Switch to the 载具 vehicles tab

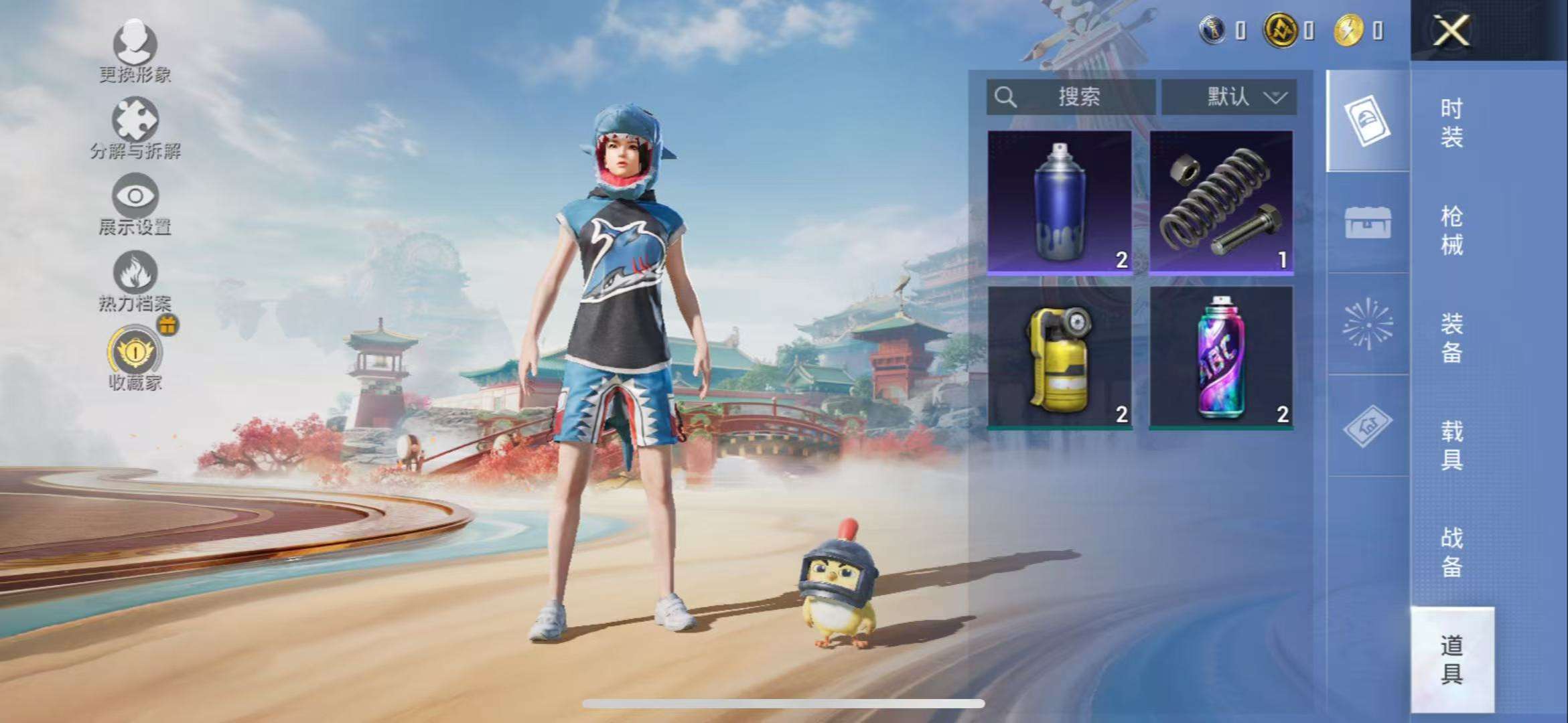[1451, 445]
